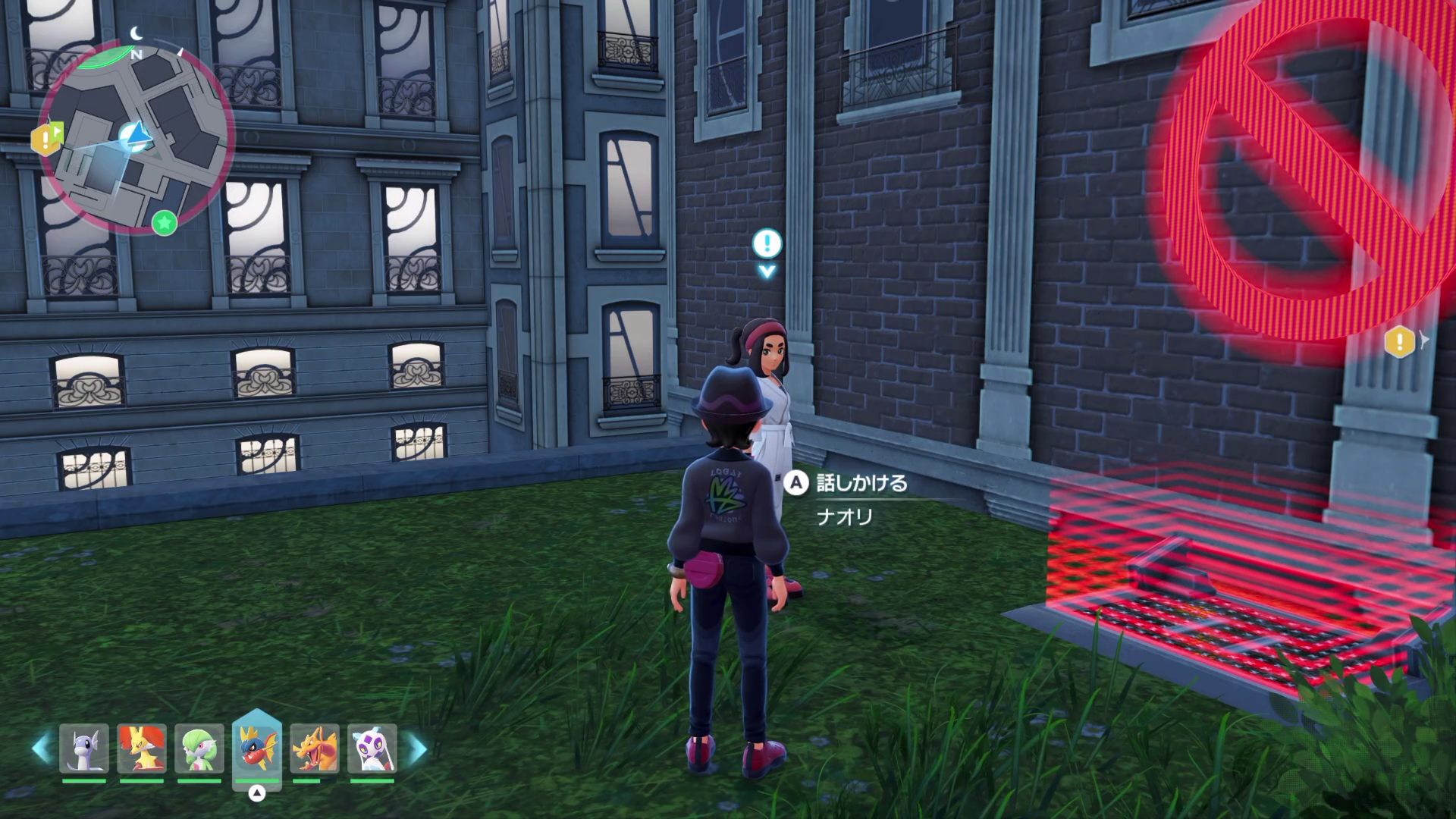Select the highlighted Carvanha party slot
This screenshot has height=819, width=1456.
(x=257, y=747)
